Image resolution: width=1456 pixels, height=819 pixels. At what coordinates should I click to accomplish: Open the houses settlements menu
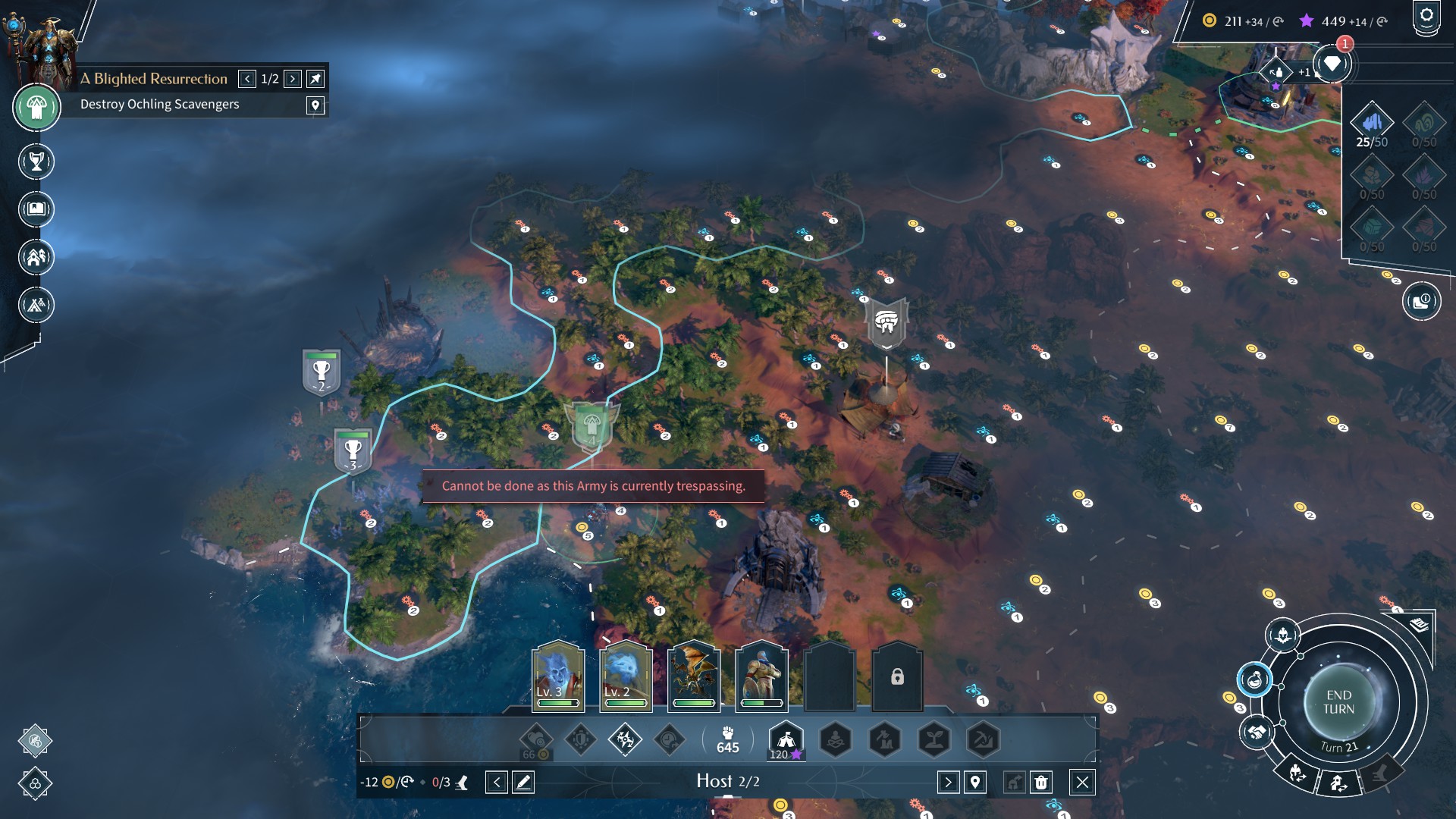[x=36, y=257]
